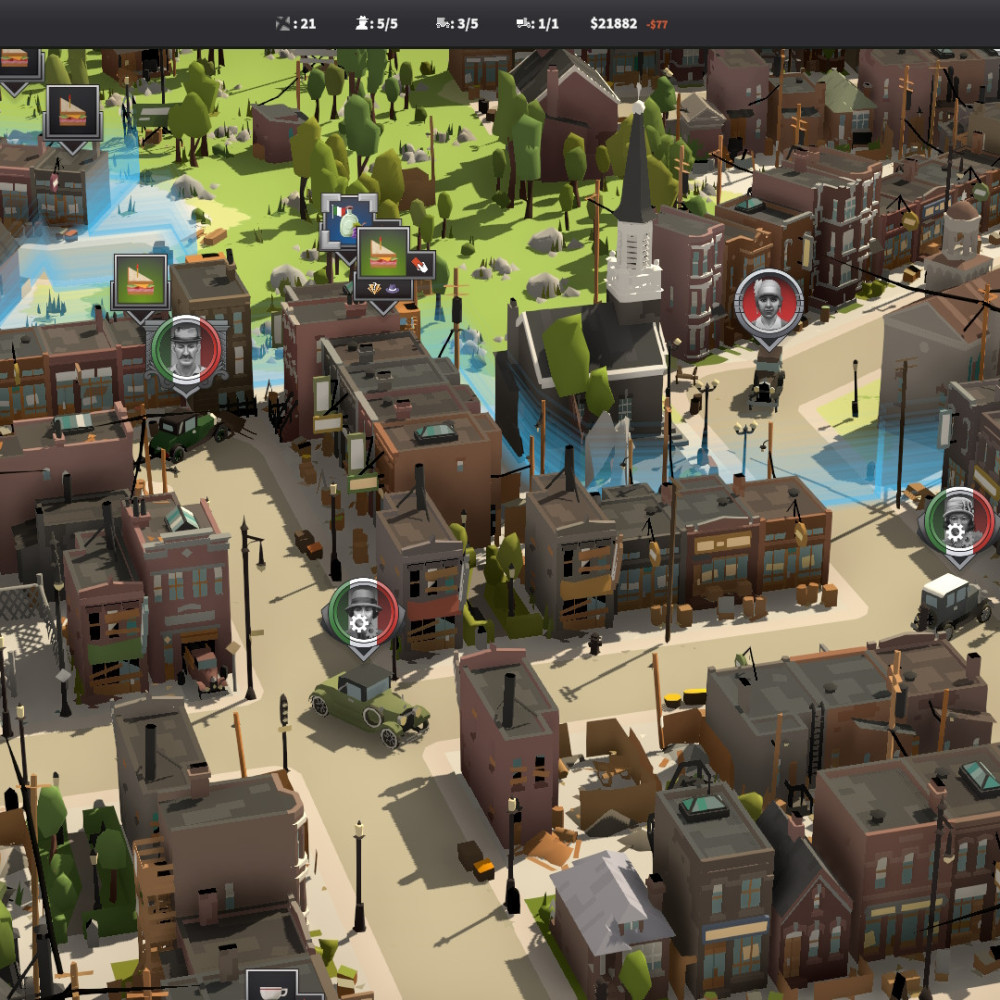Open the coffee cup building marker
This screenshot has width=1000, height=1000.
272,987
